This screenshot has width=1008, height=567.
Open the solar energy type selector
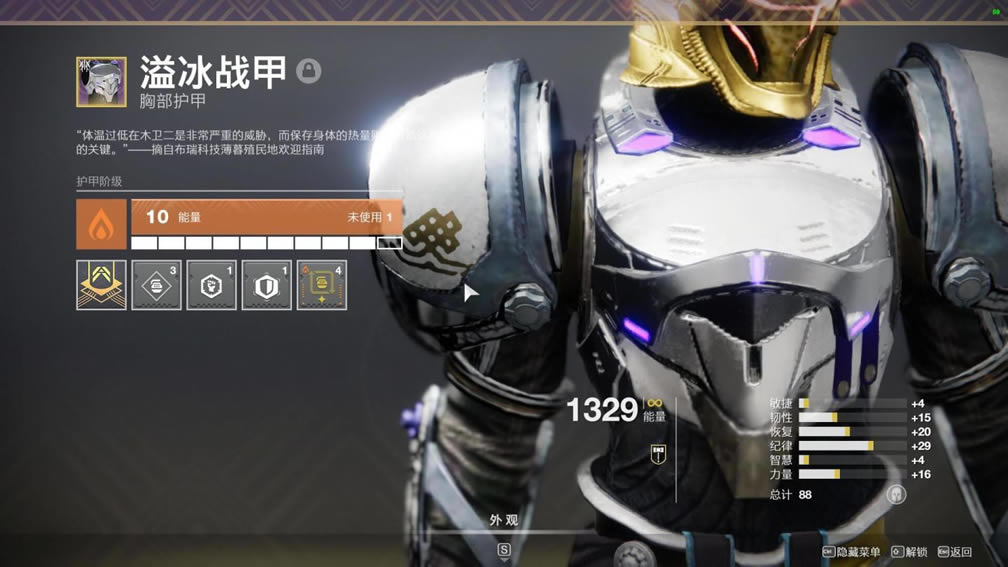coord(101,224)
